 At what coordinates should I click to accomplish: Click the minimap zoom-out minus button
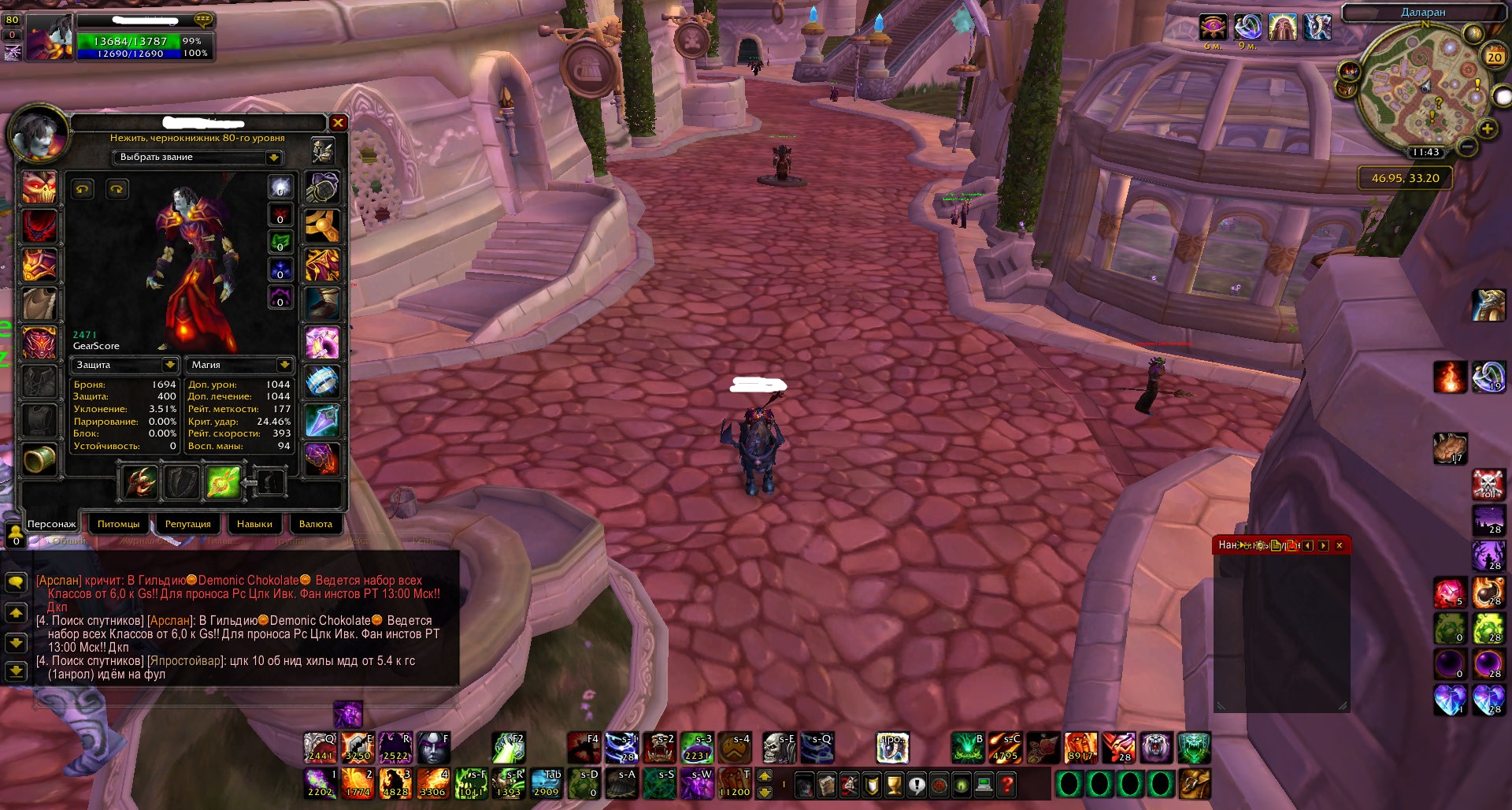coord(1466,146)
